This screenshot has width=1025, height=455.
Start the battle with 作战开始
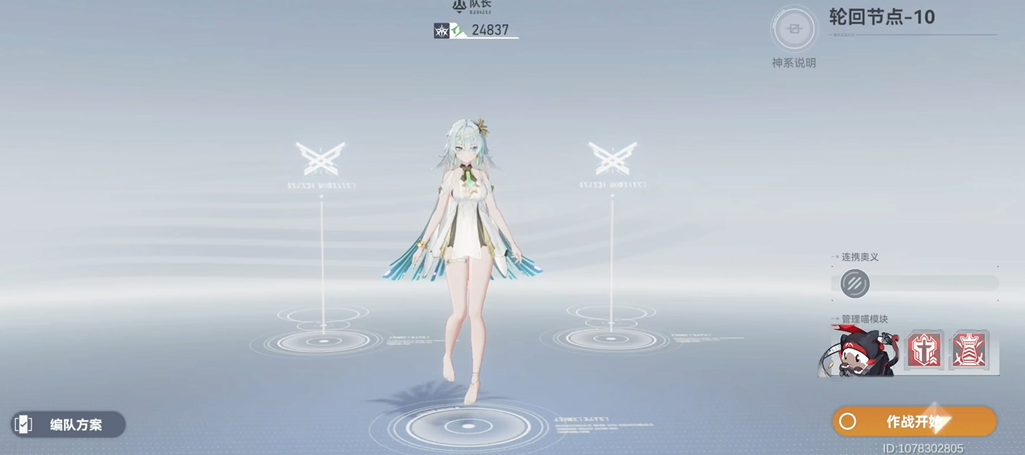pos(914,421)
